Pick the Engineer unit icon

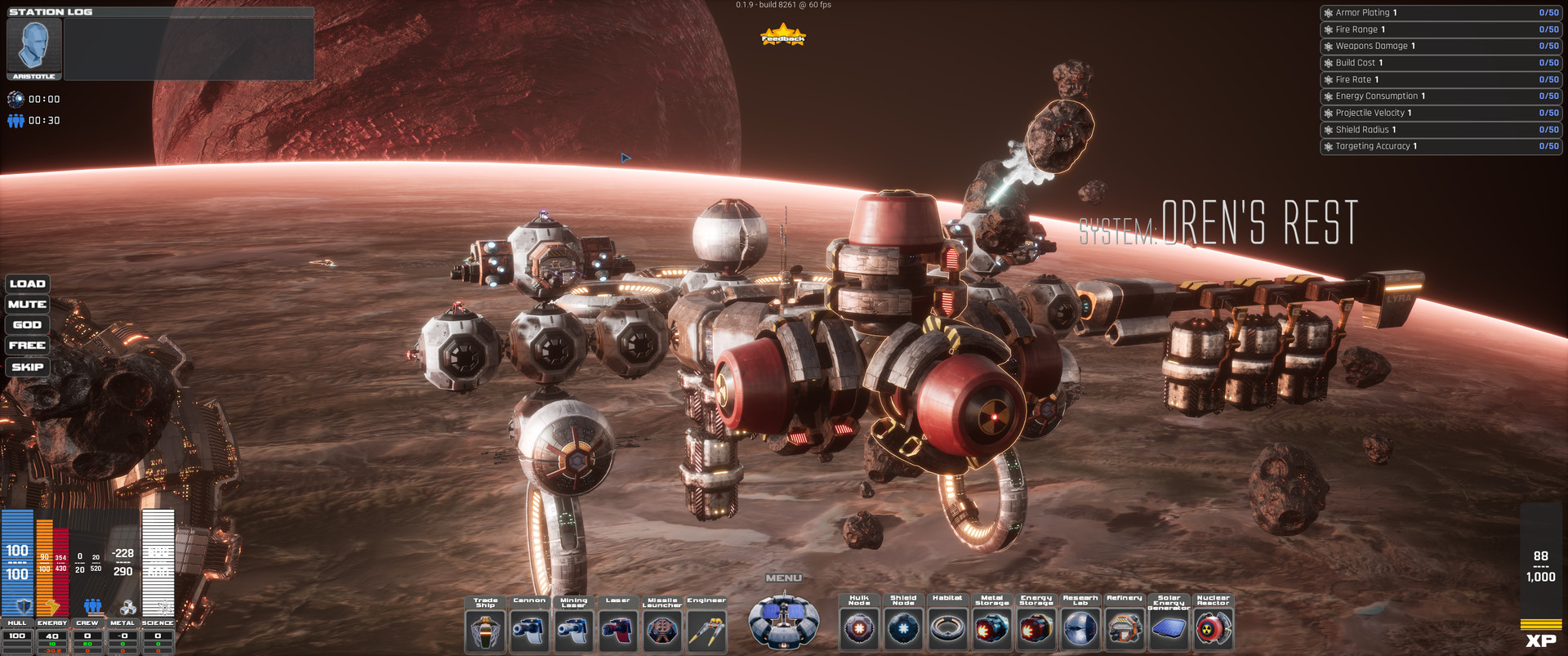click(707, 627)
